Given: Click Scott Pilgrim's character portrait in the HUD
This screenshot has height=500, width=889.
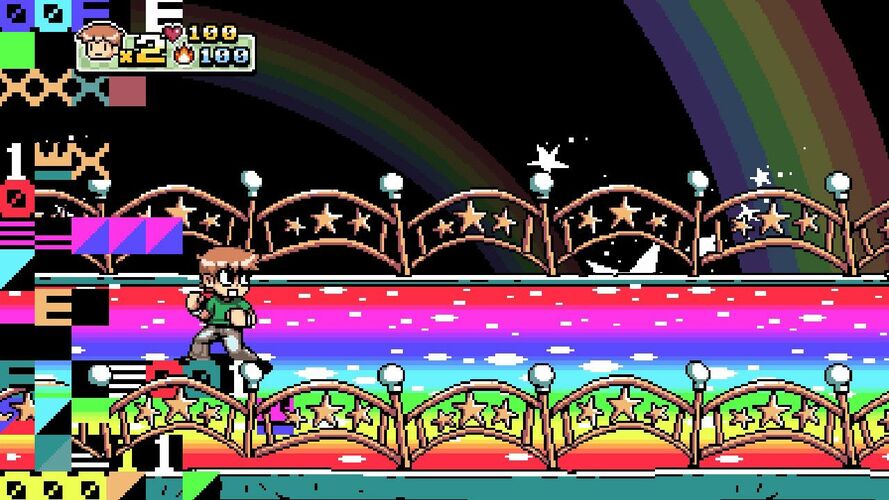Looking at the screenshot, I should [x=99, y=44].
